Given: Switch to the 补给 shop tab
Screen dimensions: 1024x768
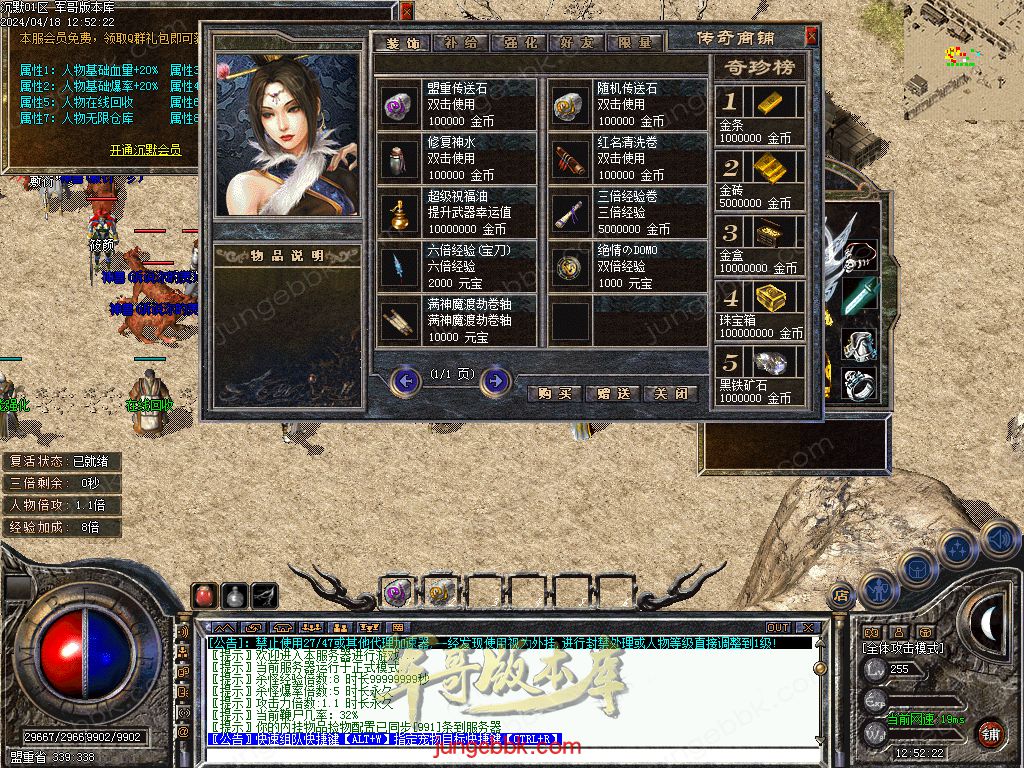Looking at the screenshot, I should 460,43.
